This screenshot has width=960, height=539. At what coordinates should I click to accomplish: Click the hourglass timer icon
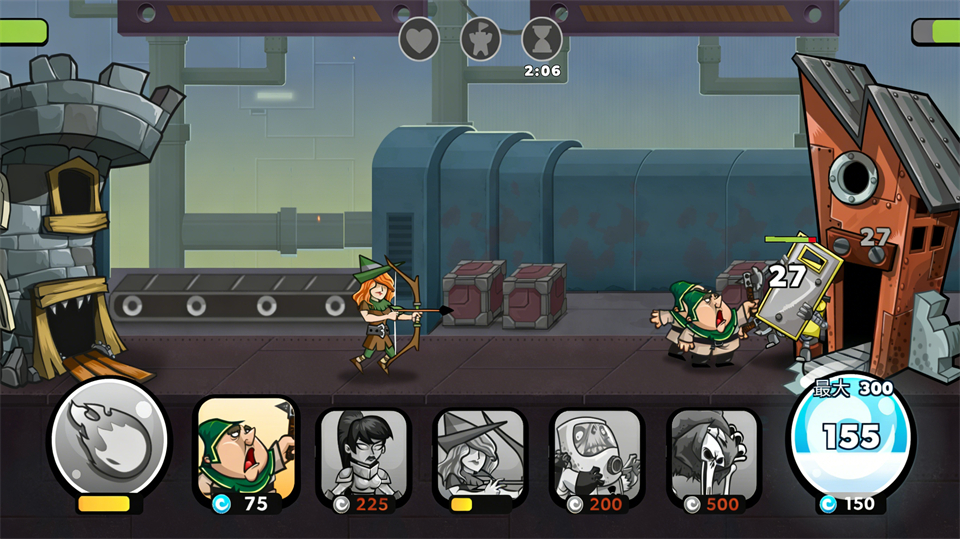click(x=542, y=39)
